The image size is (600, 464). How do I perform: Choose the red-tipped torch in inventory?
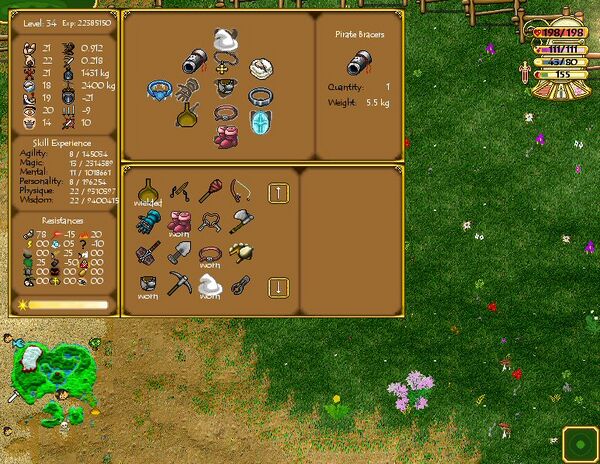[x=209, y=189]
